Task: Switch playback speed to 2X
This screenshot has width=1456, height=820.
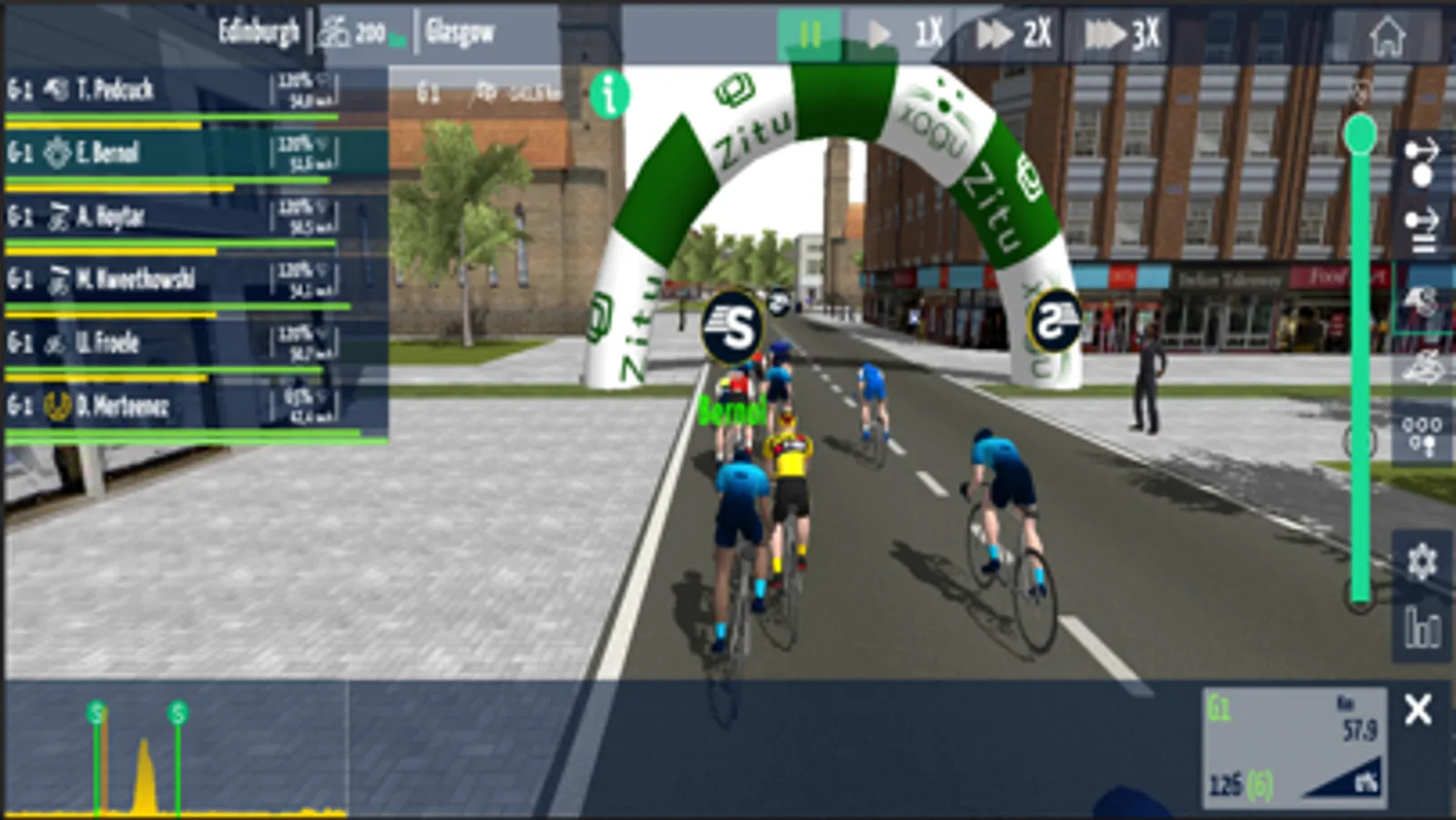Action: pyautogui.click(x=1013, y=35)
